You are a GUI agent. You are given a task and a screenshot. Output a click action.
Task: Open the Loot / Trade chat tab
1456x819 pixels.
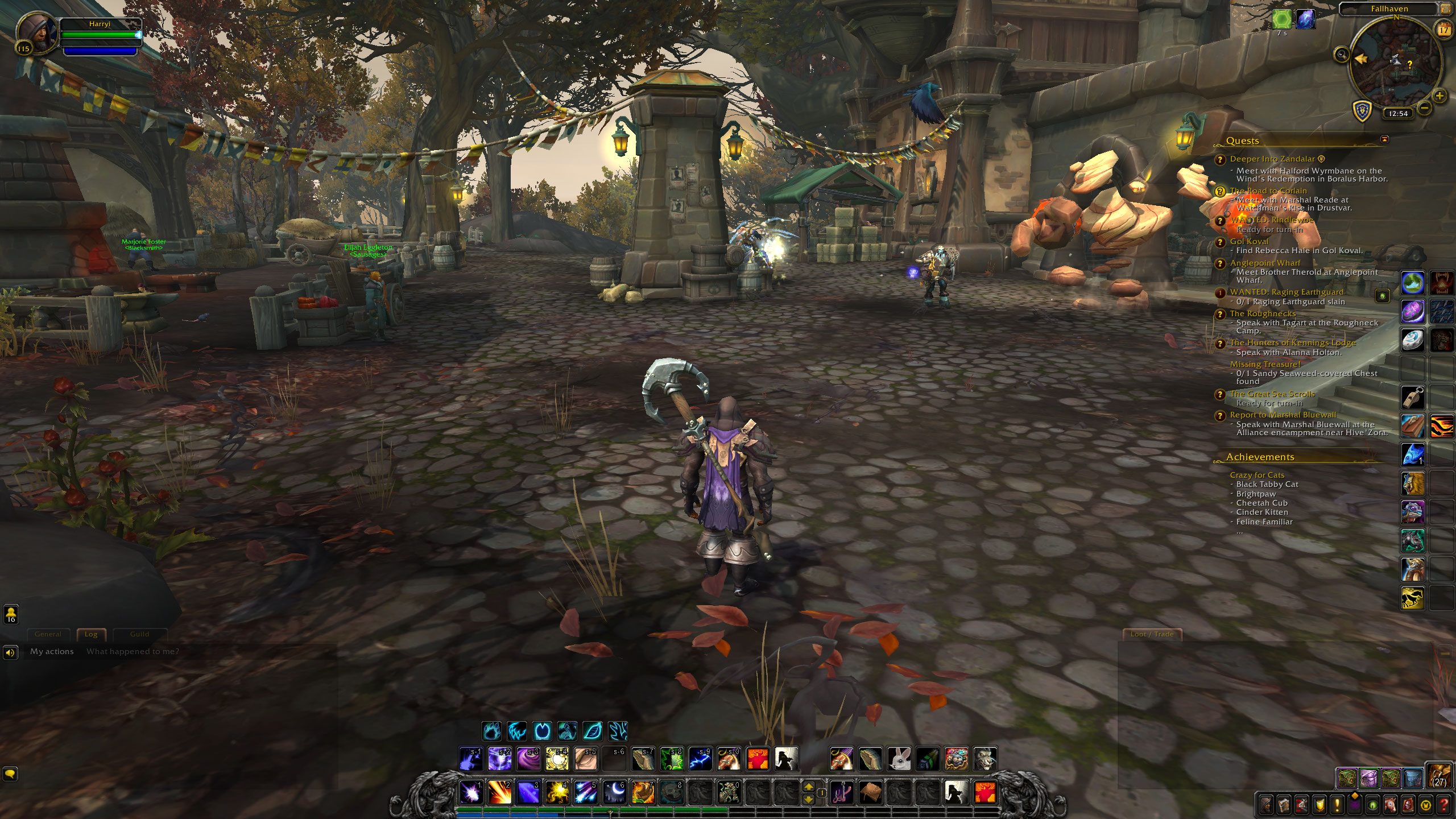(x=1152, y=634)
